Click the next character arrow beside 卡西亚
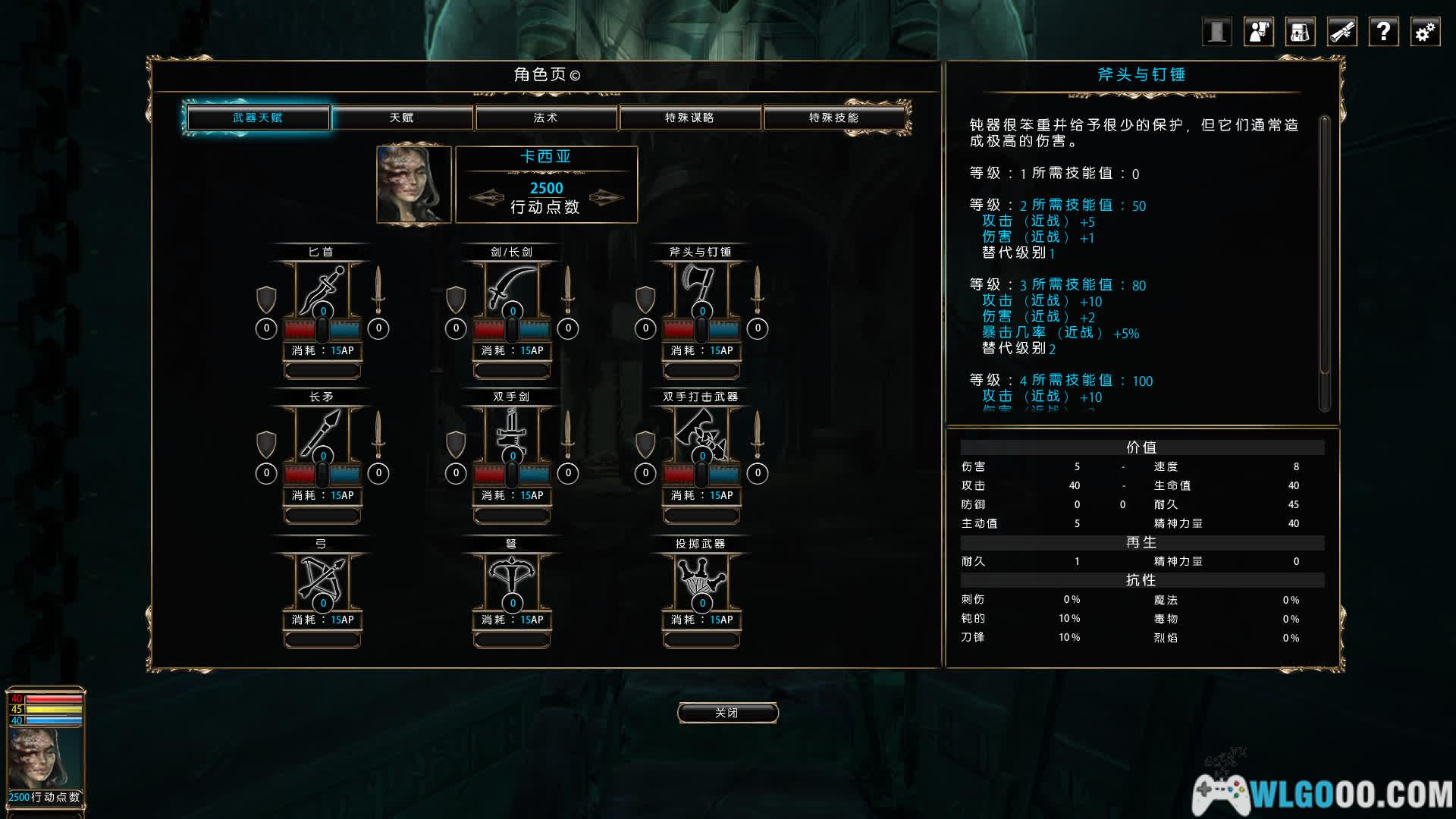 point(607,198)
